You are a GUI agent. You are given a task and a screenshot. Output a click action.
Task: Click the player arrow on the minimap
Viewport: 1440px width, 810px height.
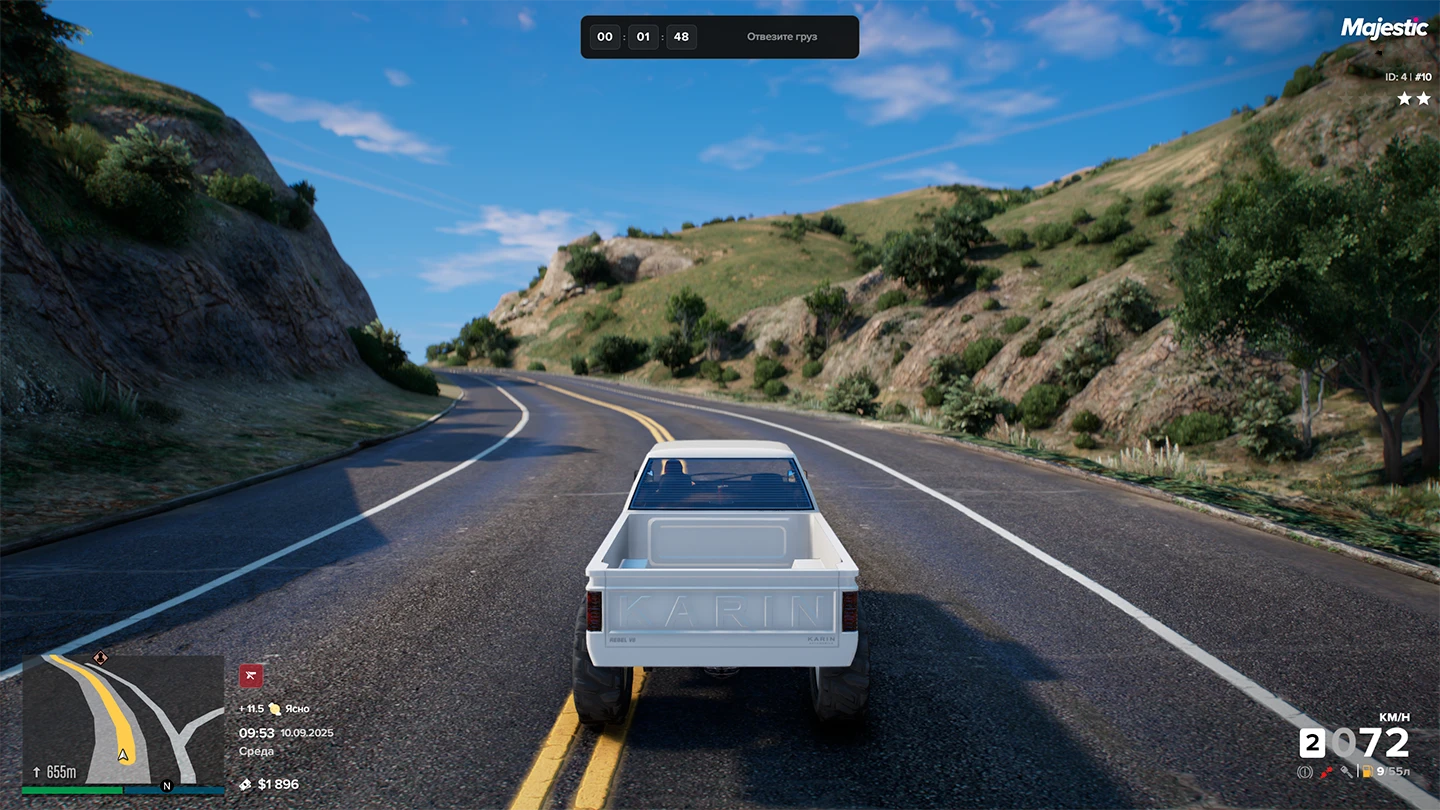124,755
